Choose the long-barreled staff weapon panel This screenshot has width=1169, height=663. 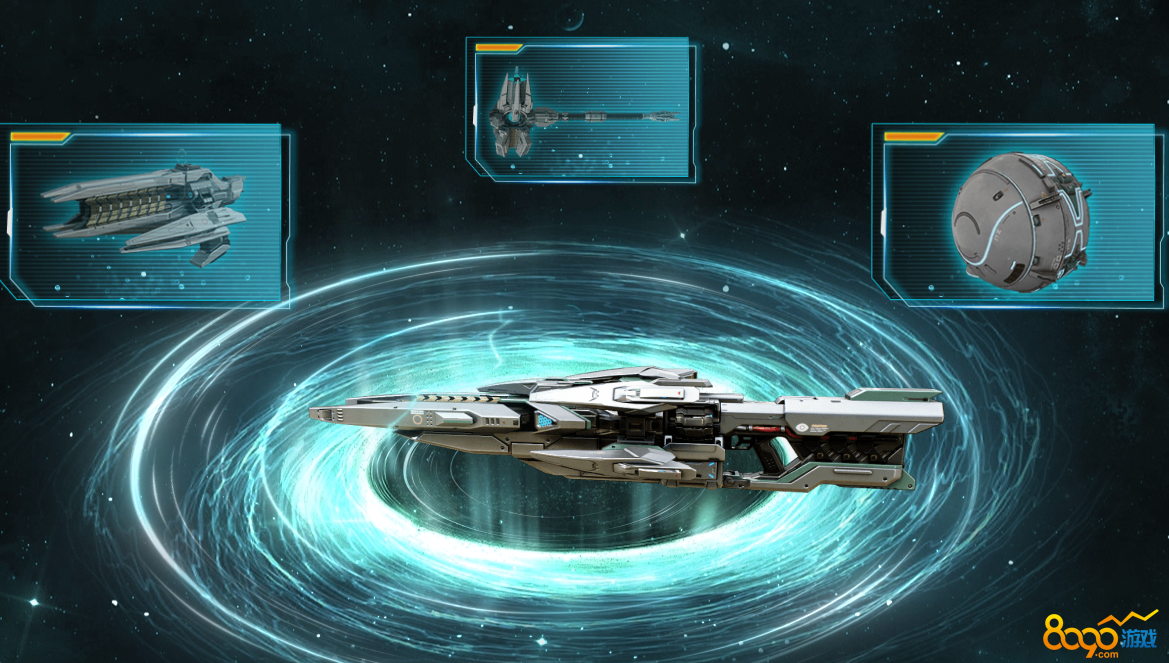[x=582, y=110]
